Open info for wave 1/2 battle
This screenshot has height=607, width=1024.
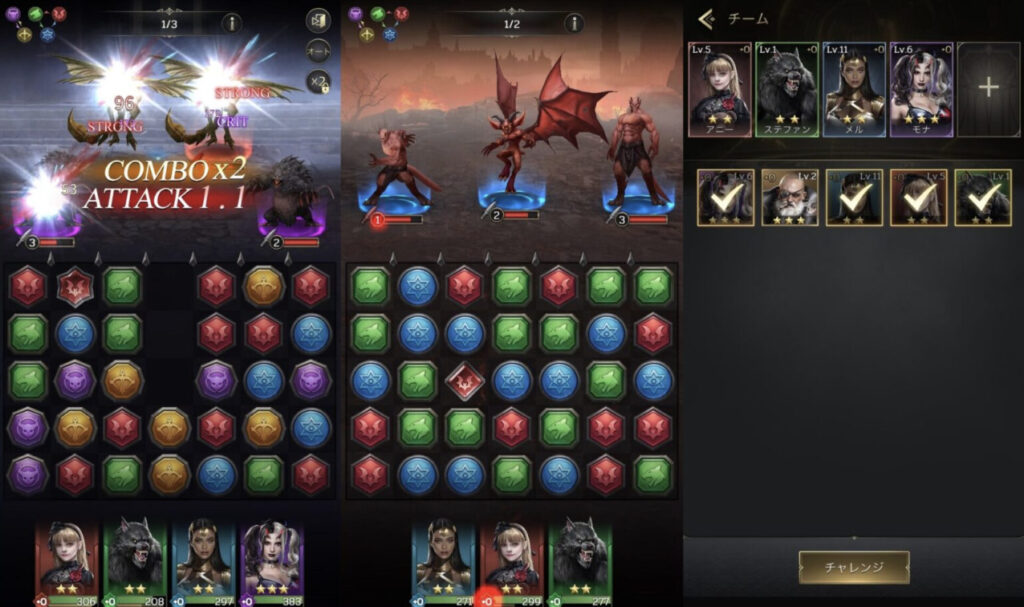[x=574, y=23]
